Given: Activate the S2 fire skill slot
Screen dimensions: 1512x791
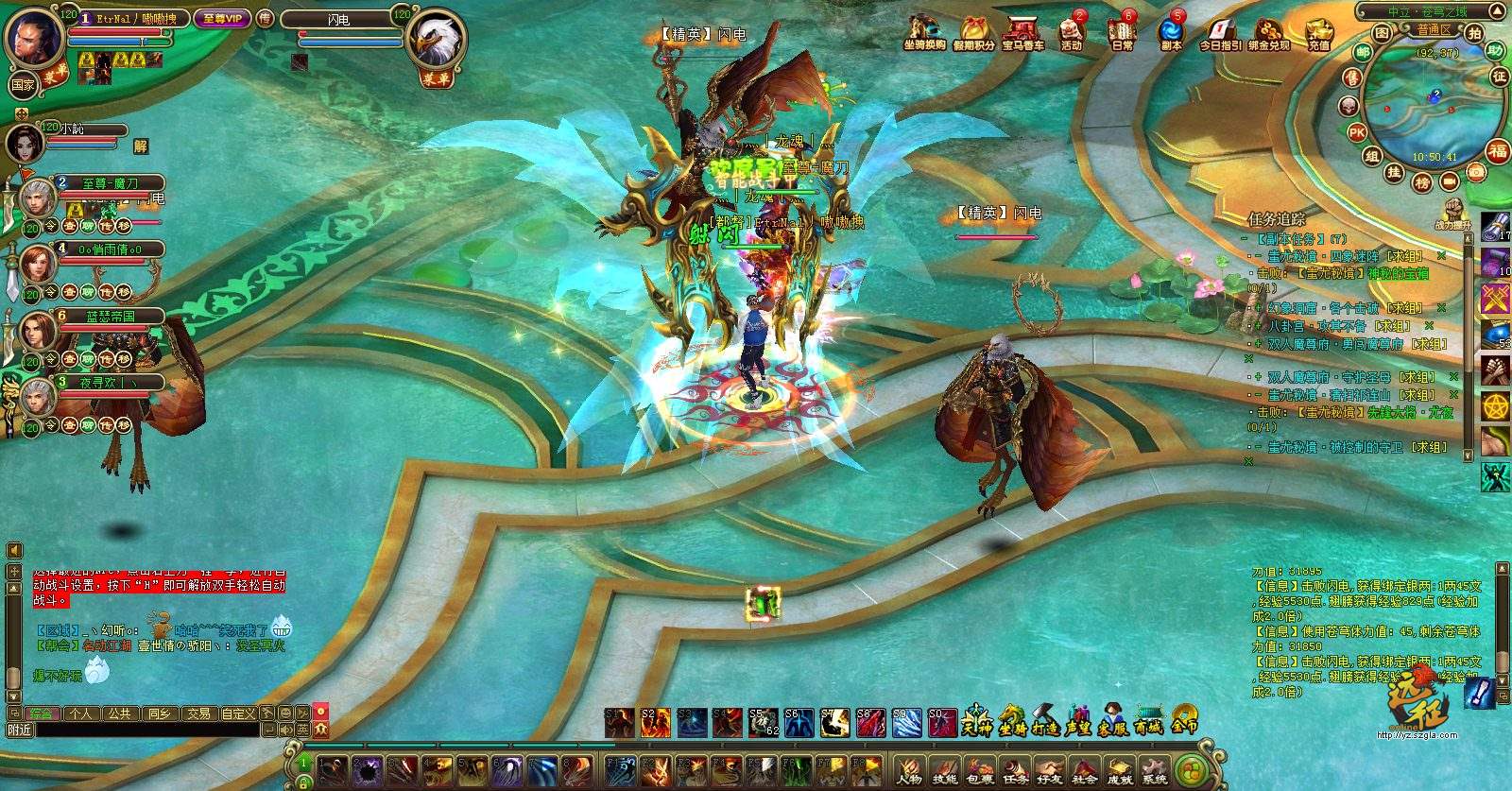Looking at the screenshot, I should pos(655,723).
